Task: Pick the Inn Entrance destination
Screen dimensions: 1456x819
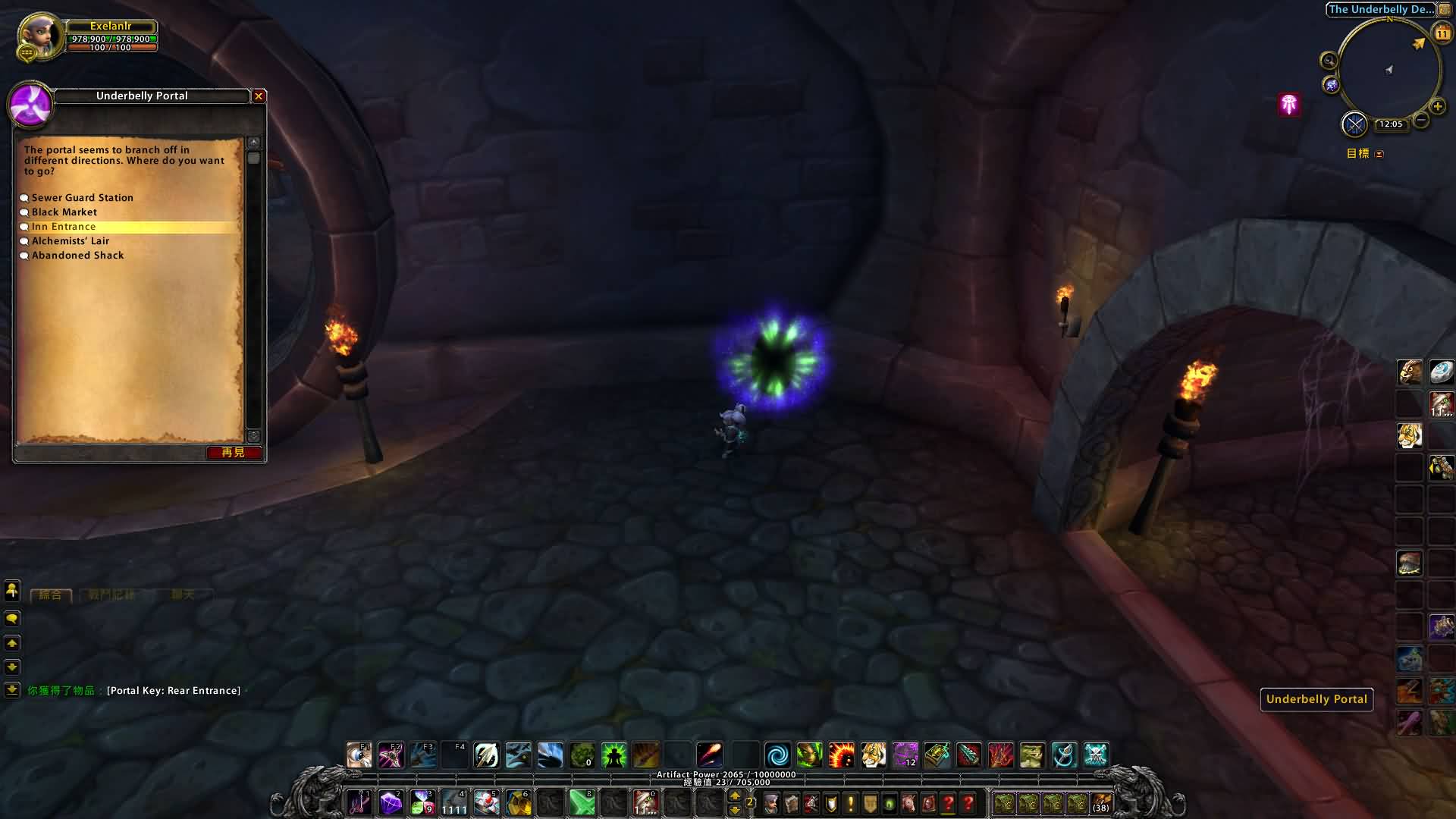Action: click(x=64, y=227)
